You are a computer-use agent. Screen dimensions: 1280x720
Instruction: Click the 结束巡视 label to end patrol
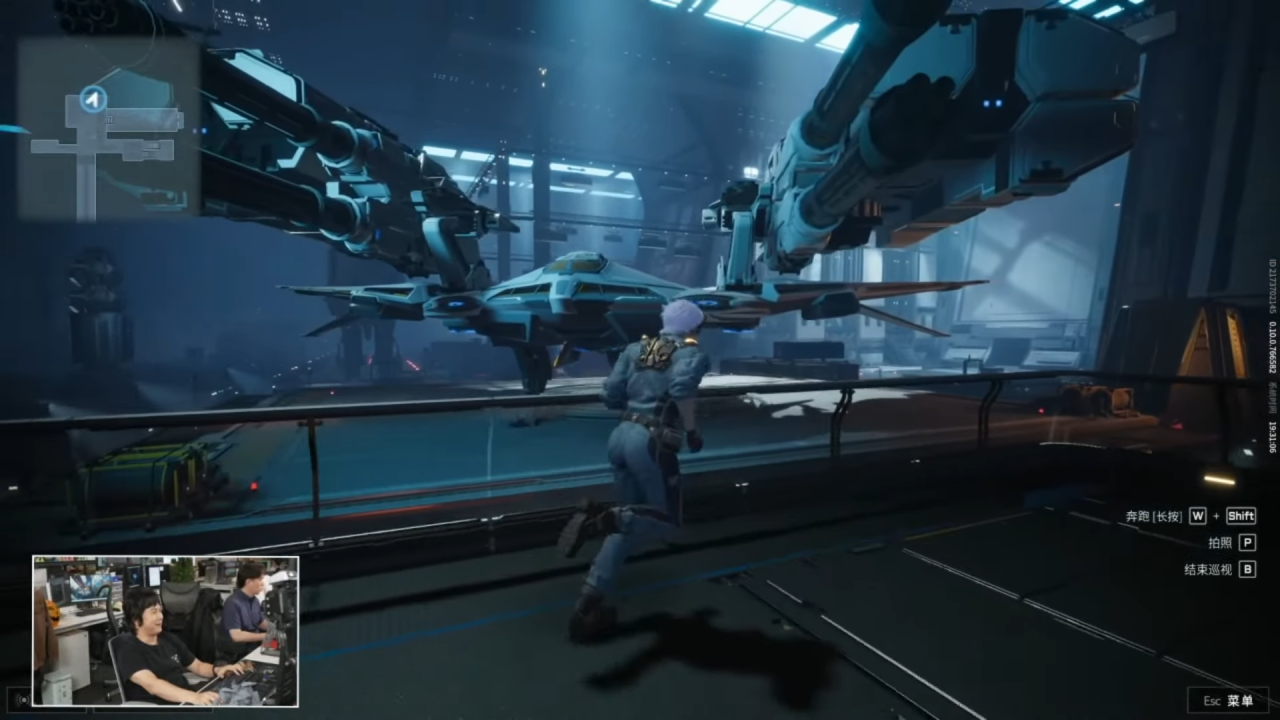[x=1209, y=569]
